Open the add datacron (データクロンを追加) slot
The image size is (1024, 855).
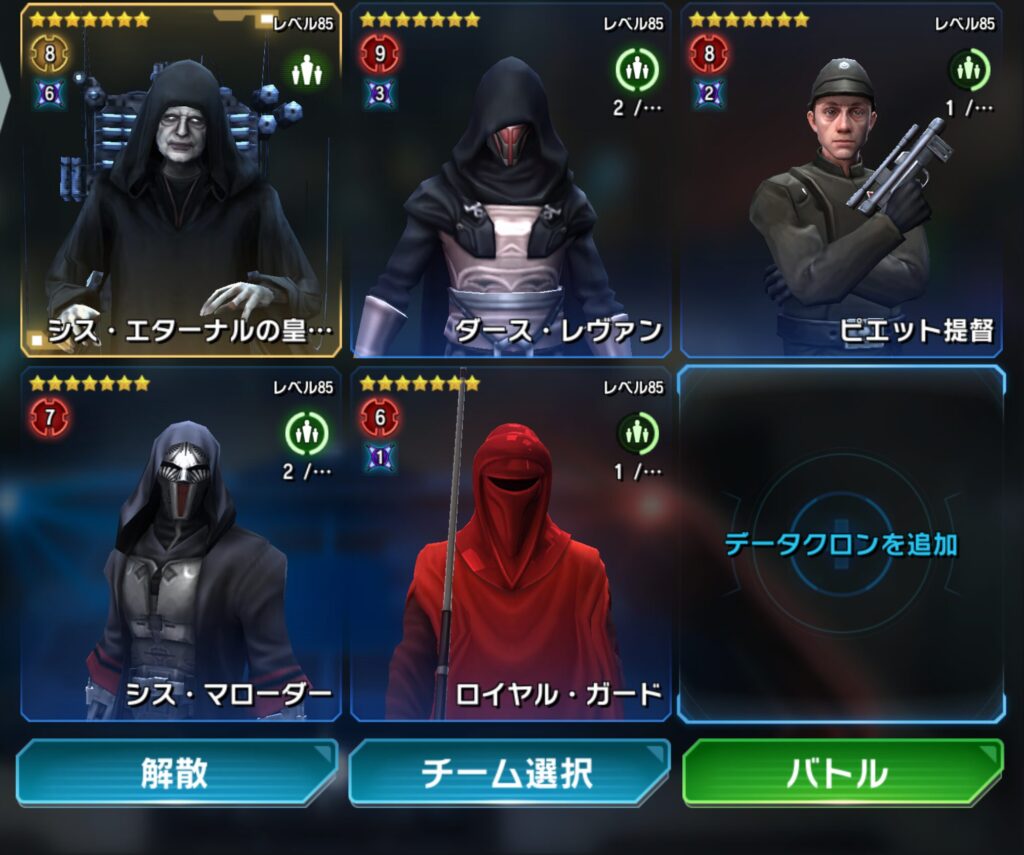click(840, 545)
